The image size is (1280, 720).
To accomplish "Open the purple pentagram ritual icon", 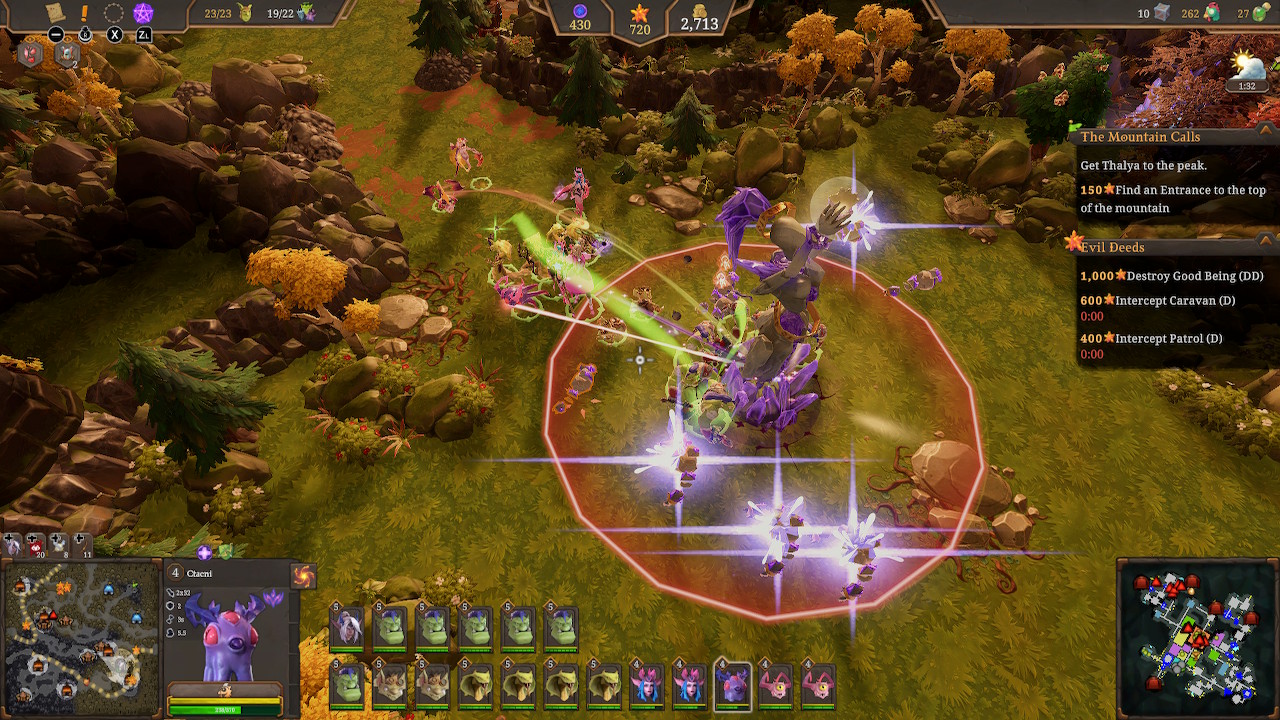I will tap(142, 13).
